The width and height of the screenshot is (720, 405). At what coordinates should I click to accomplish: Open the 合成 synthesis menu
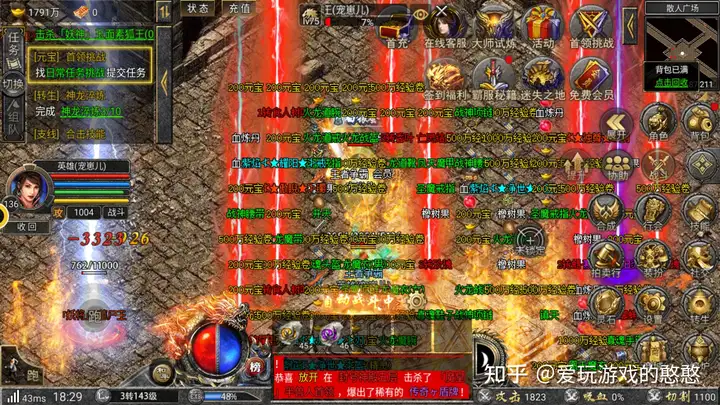pyautogui.click(x=603, y=211)
